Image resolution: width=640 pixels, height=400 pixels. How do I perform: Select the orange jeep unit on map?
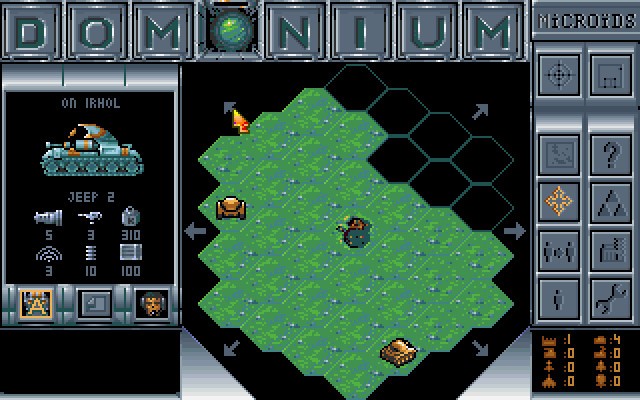(232, 208)
